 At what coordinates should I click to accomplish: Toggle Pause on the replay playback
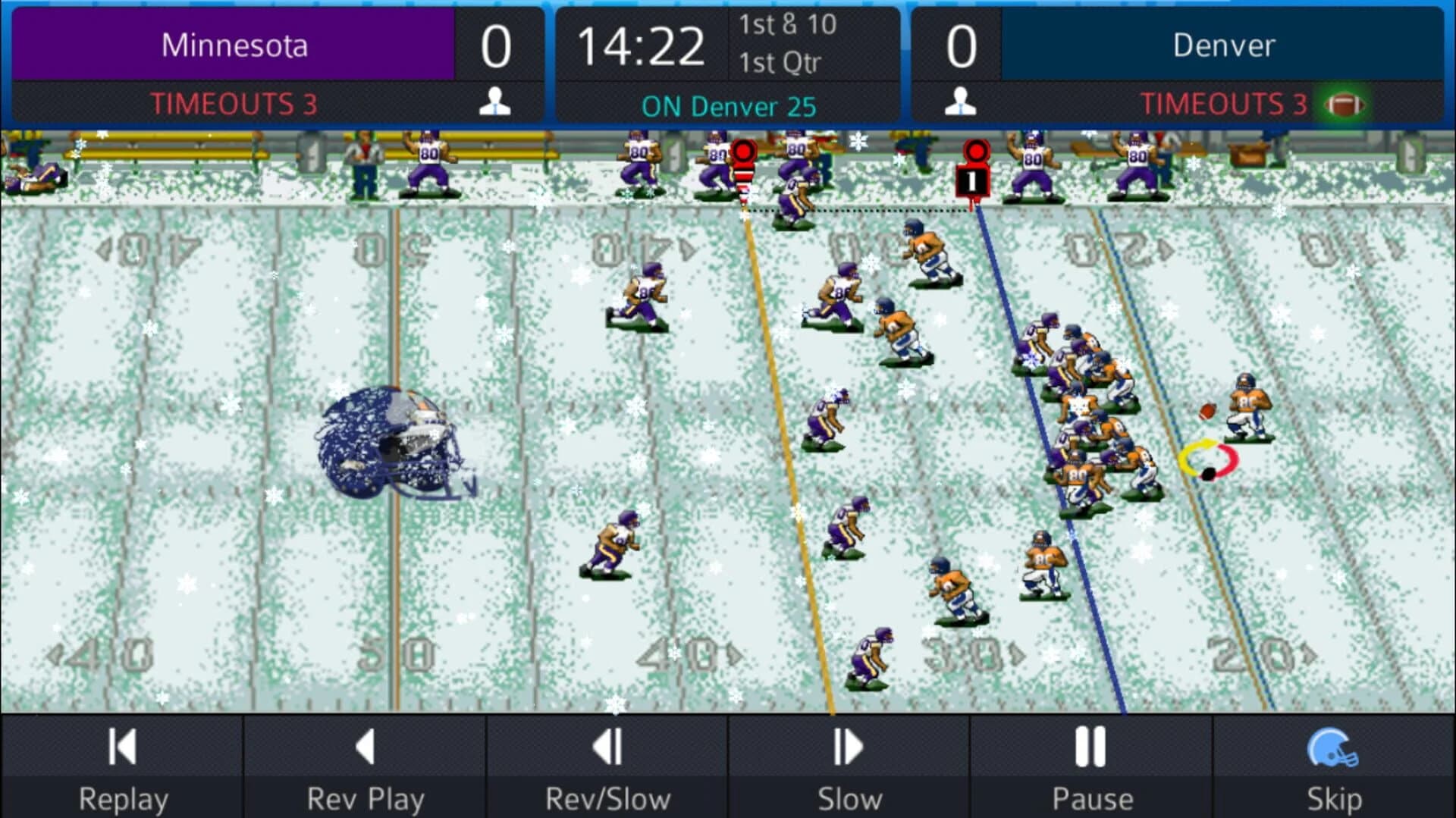1090,747
